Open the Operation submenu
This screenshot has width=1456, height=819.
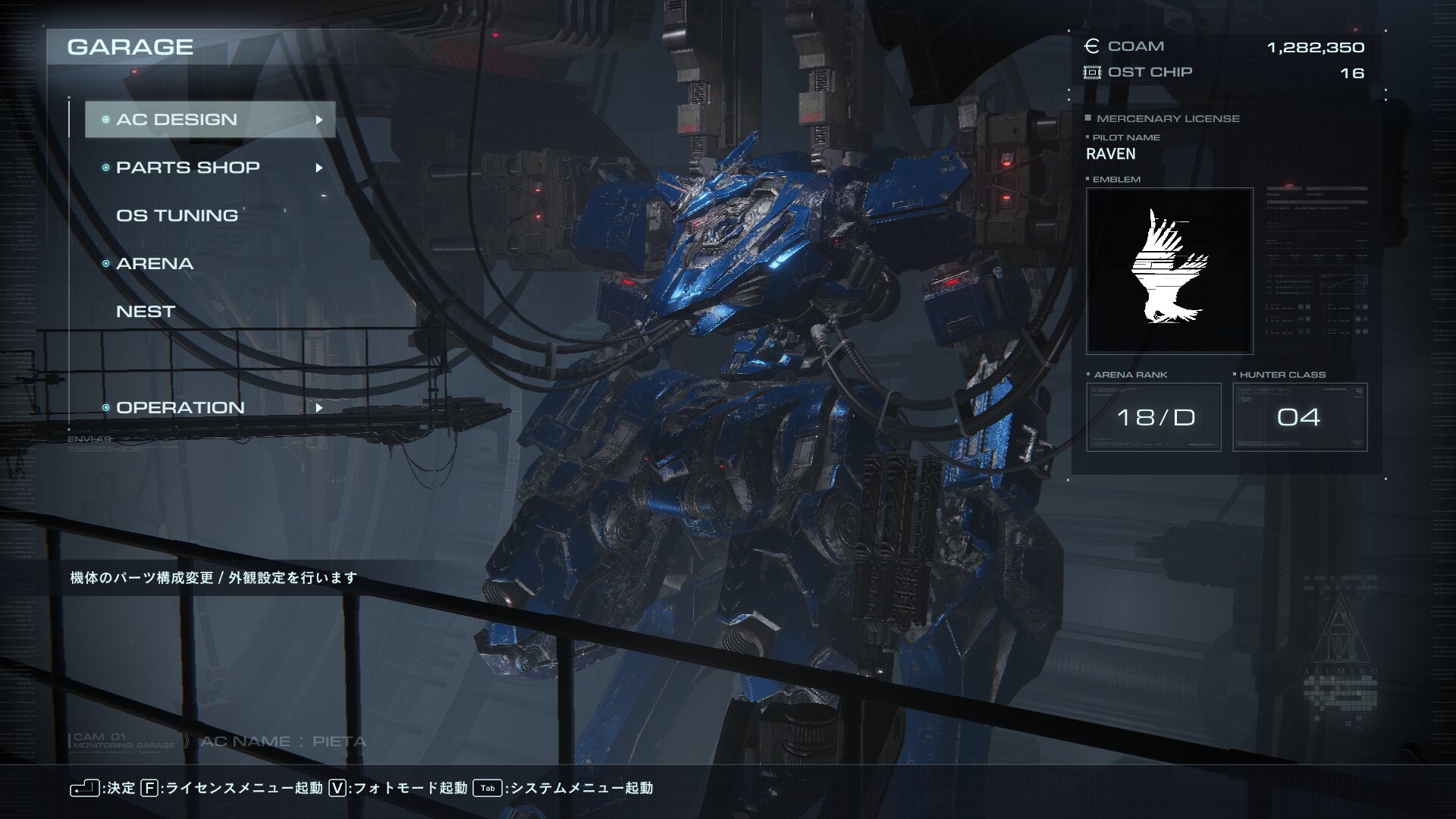[209, 408]
